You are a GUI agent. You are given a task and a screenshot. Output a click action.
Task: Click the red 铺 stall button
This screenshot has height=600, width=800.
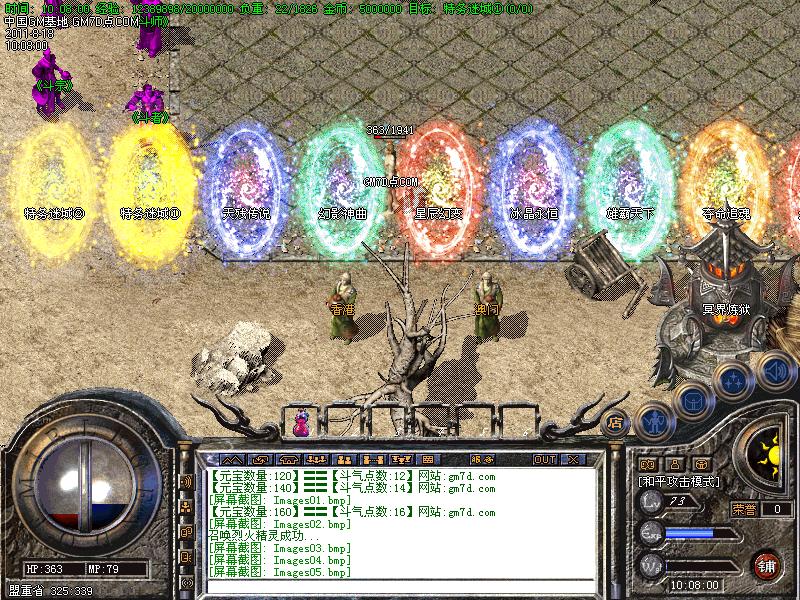[x=767, y=563]
